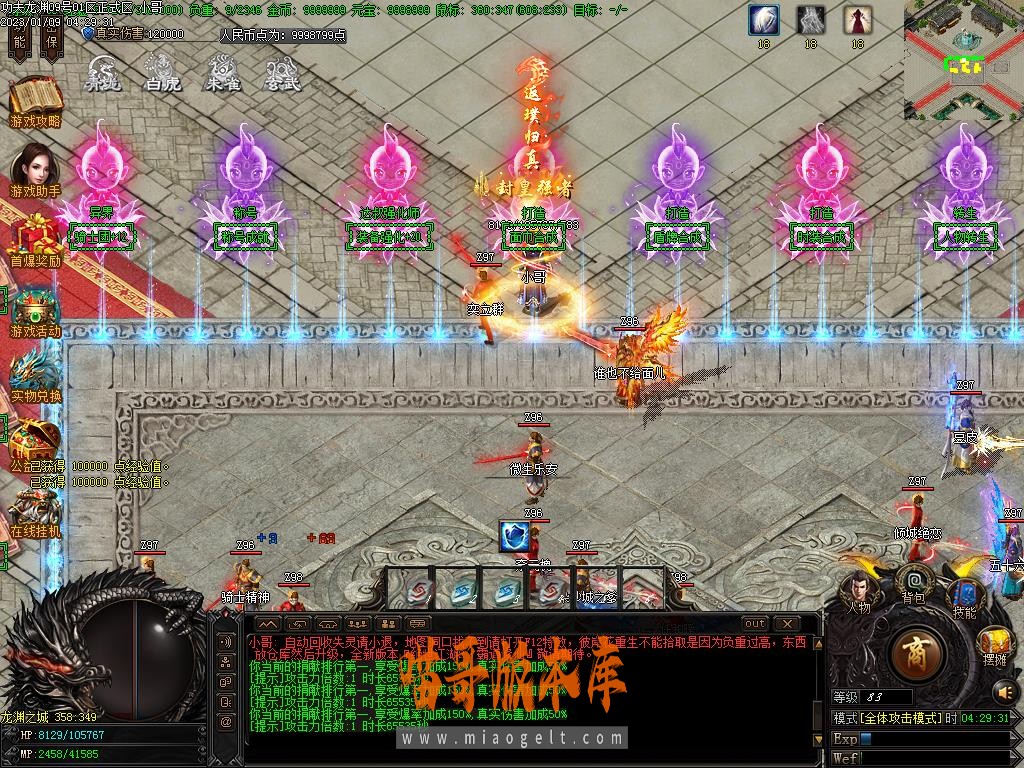
Task: Select the 朱雀 Vermilion Bird emblem
Action: tap(222, 73)
